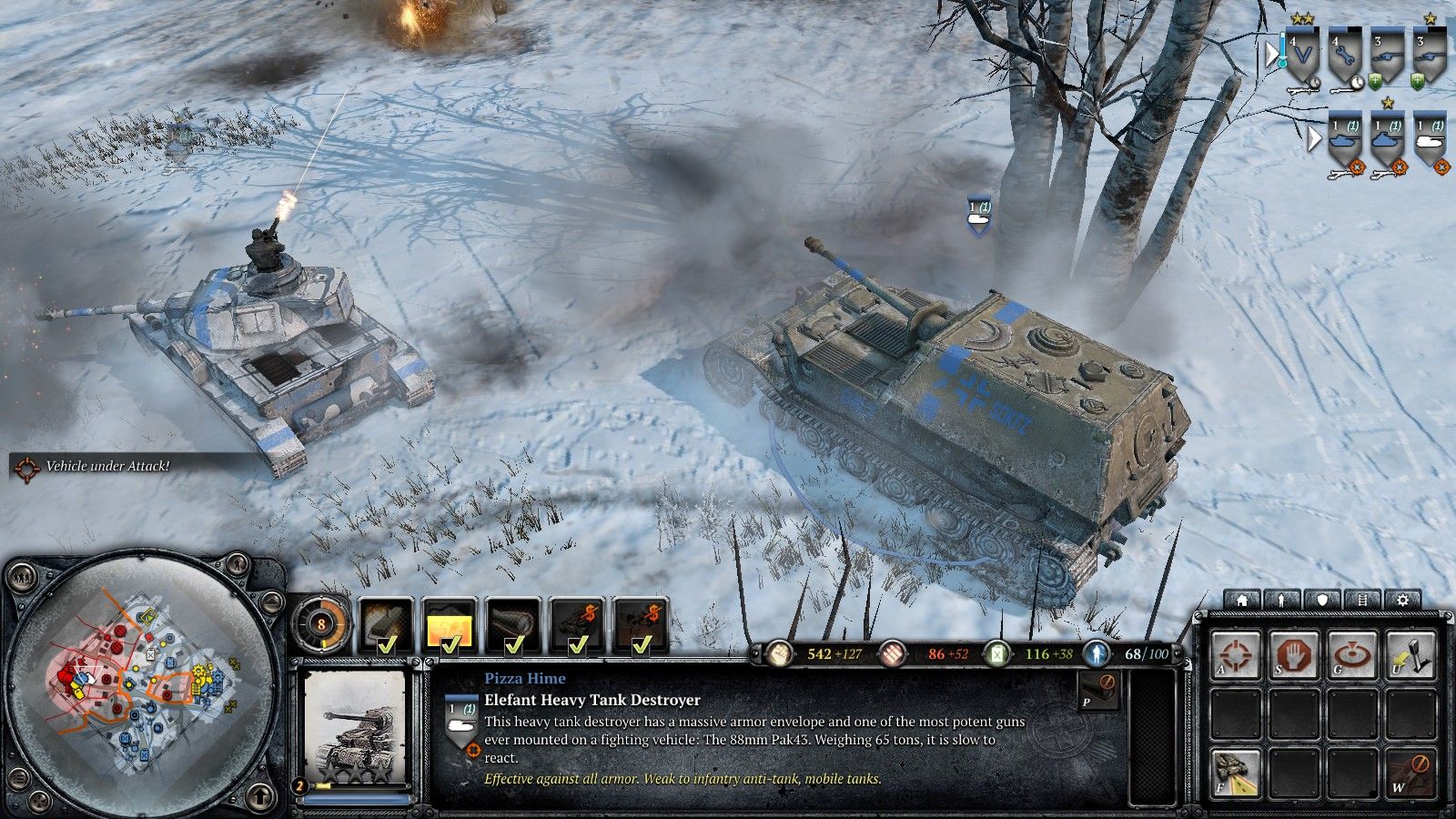1456x819 pixels.
Task: Open the gear settings tab
Action: point(1402,601)
